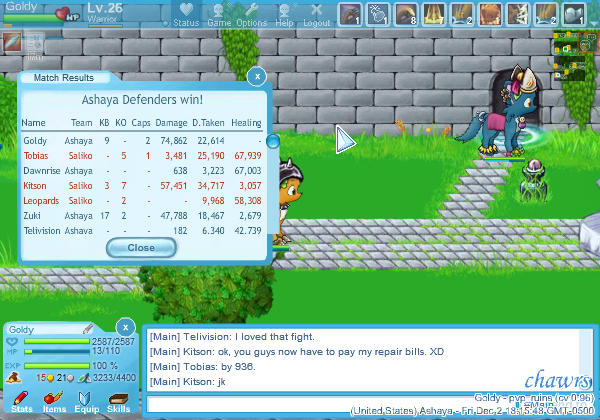
Task: Open the Skills book
Action: 118,402
